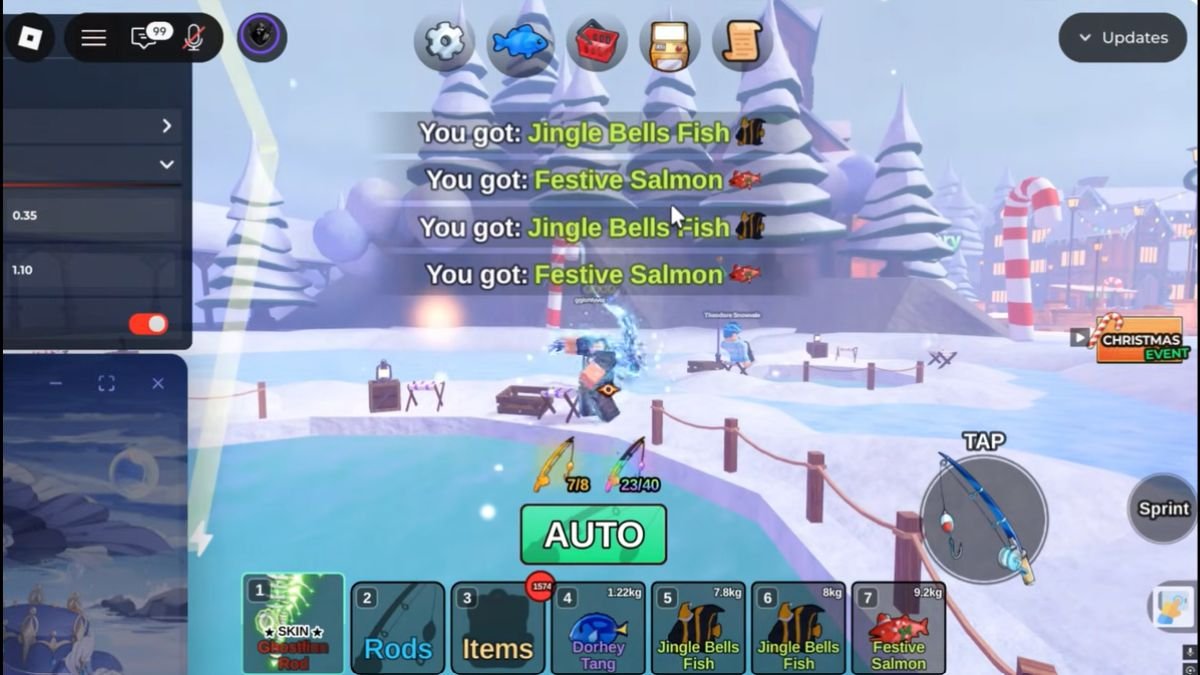Select the 7.8kg Jingle Bells Fish

coord(698,629)
